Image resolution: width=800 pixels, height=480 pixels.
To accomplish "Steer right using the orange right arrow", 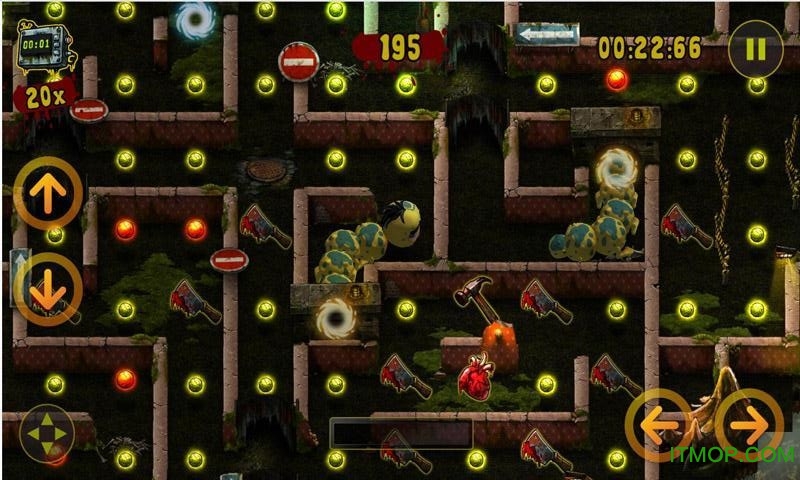I will click(x=749, y=425).
